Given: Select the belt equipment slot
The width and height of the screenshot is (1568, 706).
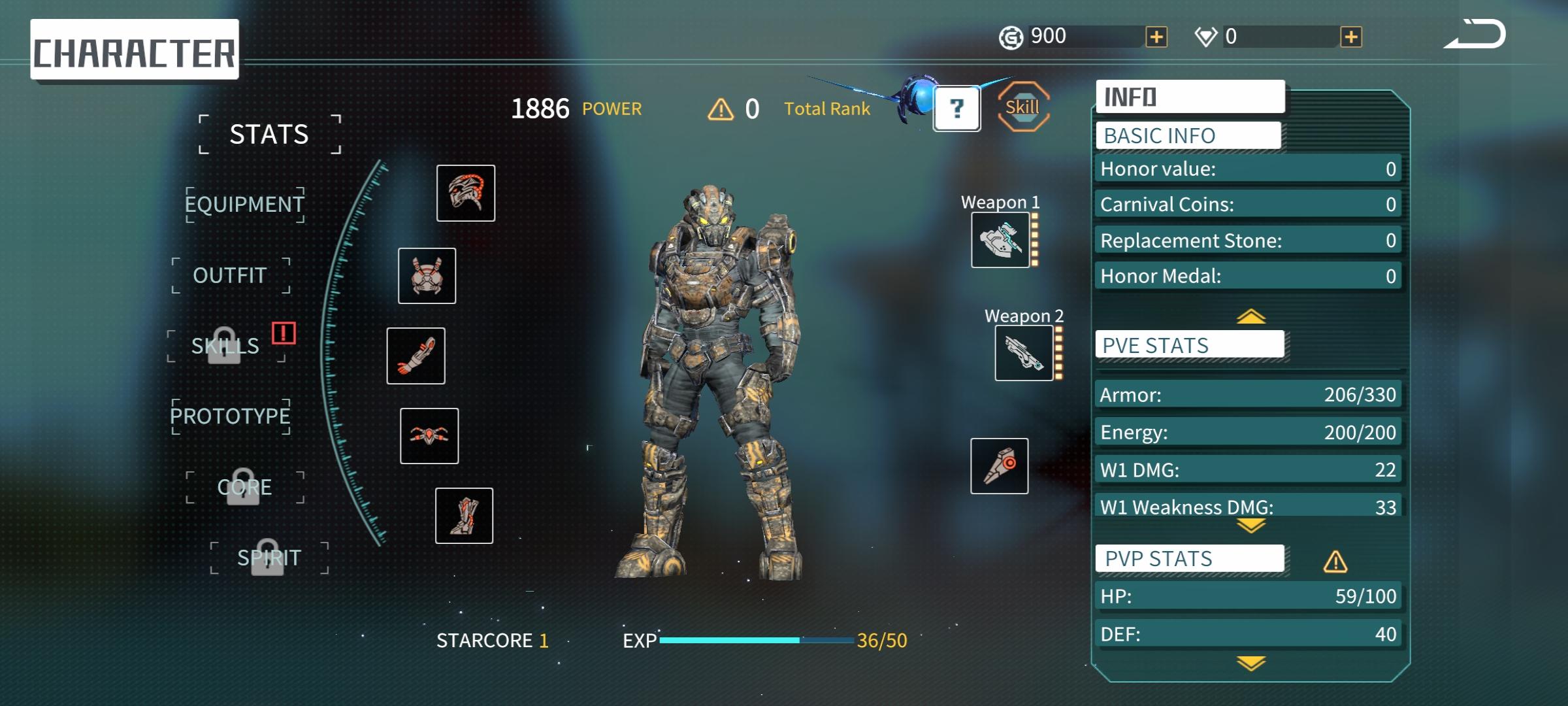Looking at the screenshot, I should 429,436.
